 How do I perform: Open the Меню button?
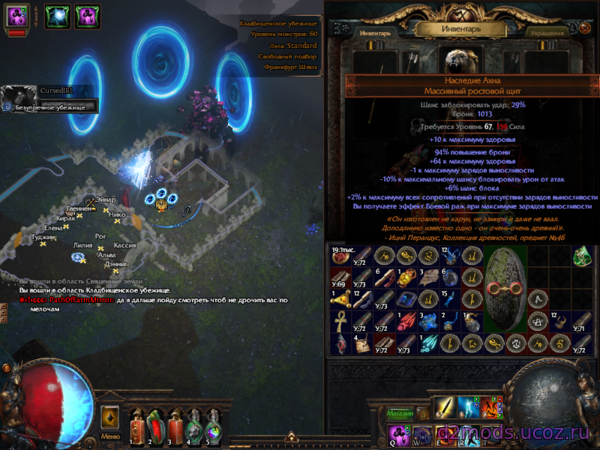pyautogui.click(x=109, y=436)
